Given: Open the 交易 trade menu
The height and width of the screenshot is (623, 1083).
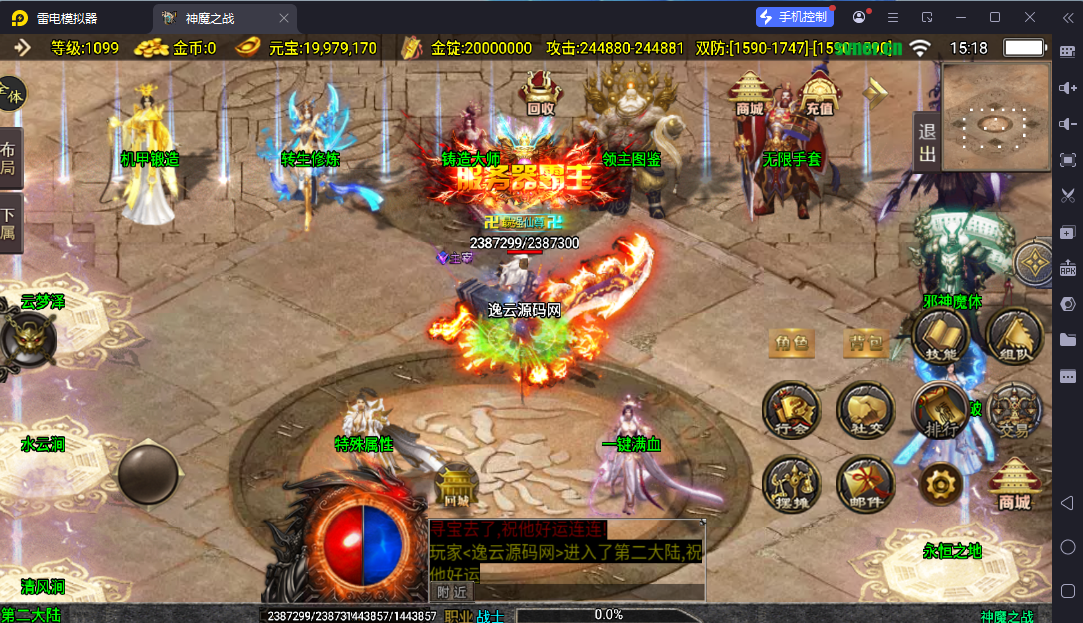Looking at the screenshot, I should point(1014,410).
